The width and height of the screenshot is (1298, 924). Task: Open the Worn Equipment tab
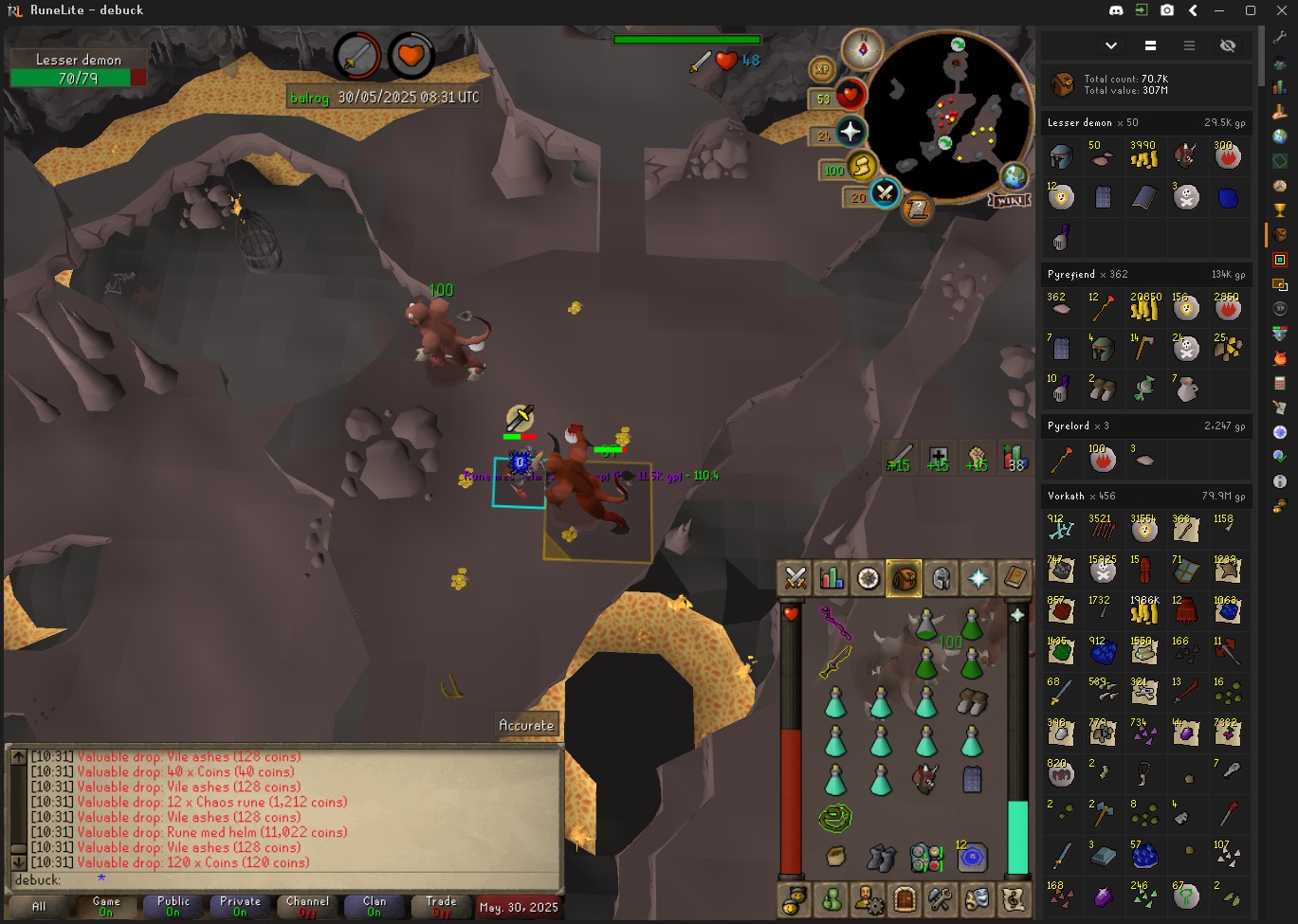(941, 578)
